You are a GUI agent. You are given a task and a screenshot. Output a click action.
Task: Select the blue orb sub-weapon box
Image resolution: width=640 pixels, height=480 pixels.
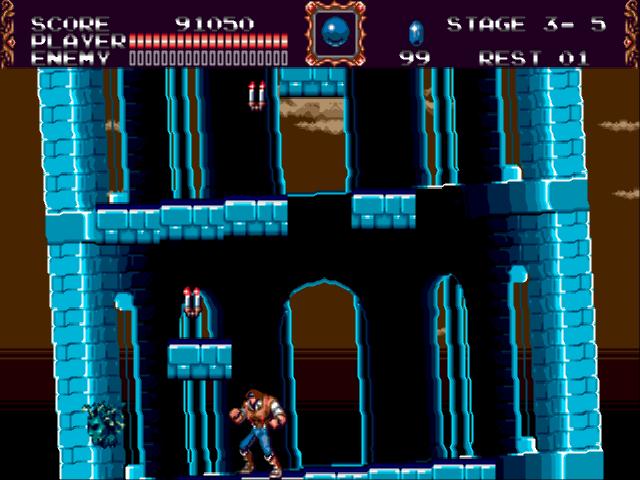point(335,32)
